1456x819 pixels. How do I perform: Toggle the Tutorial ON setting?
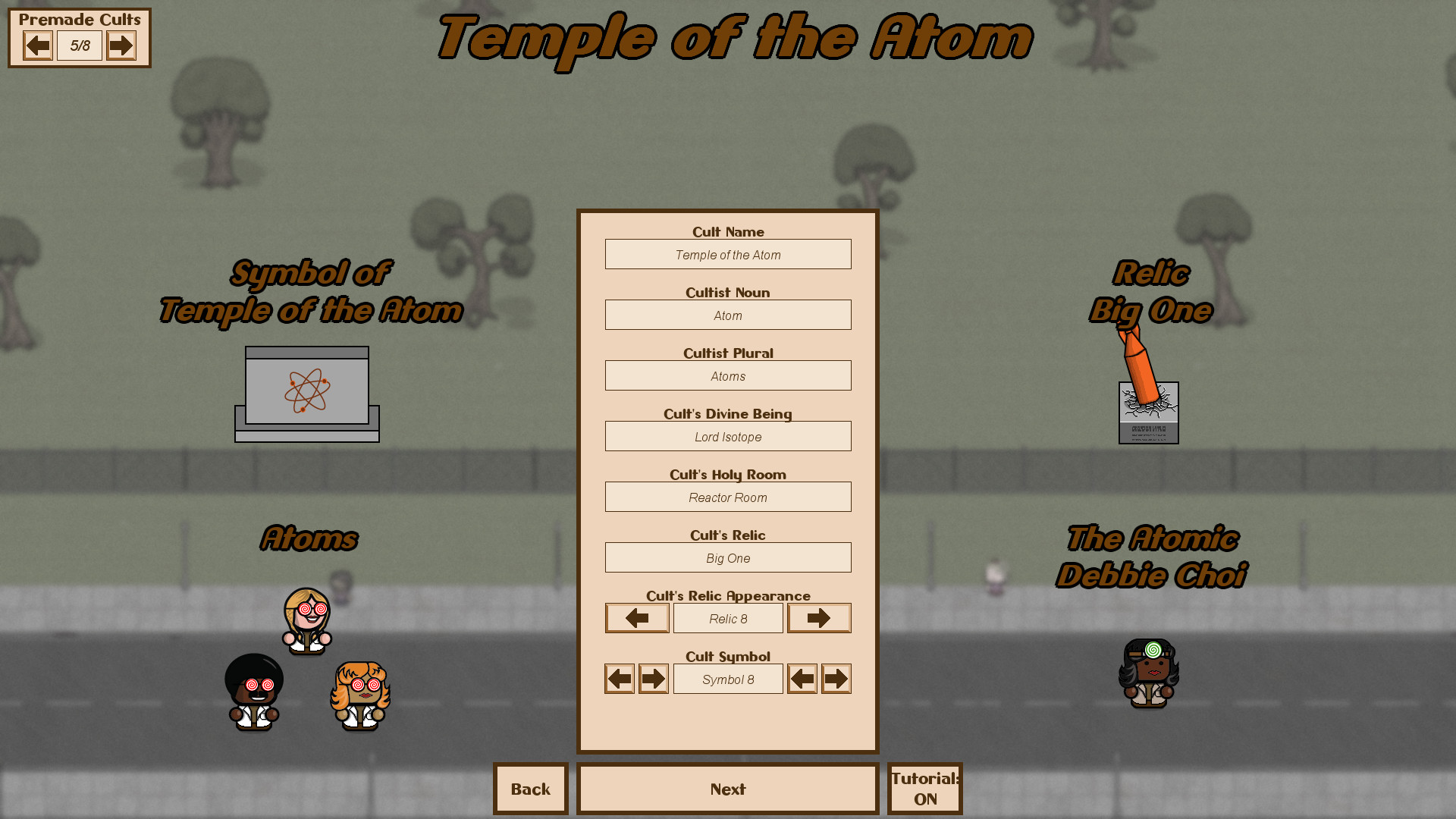[924, 789]
